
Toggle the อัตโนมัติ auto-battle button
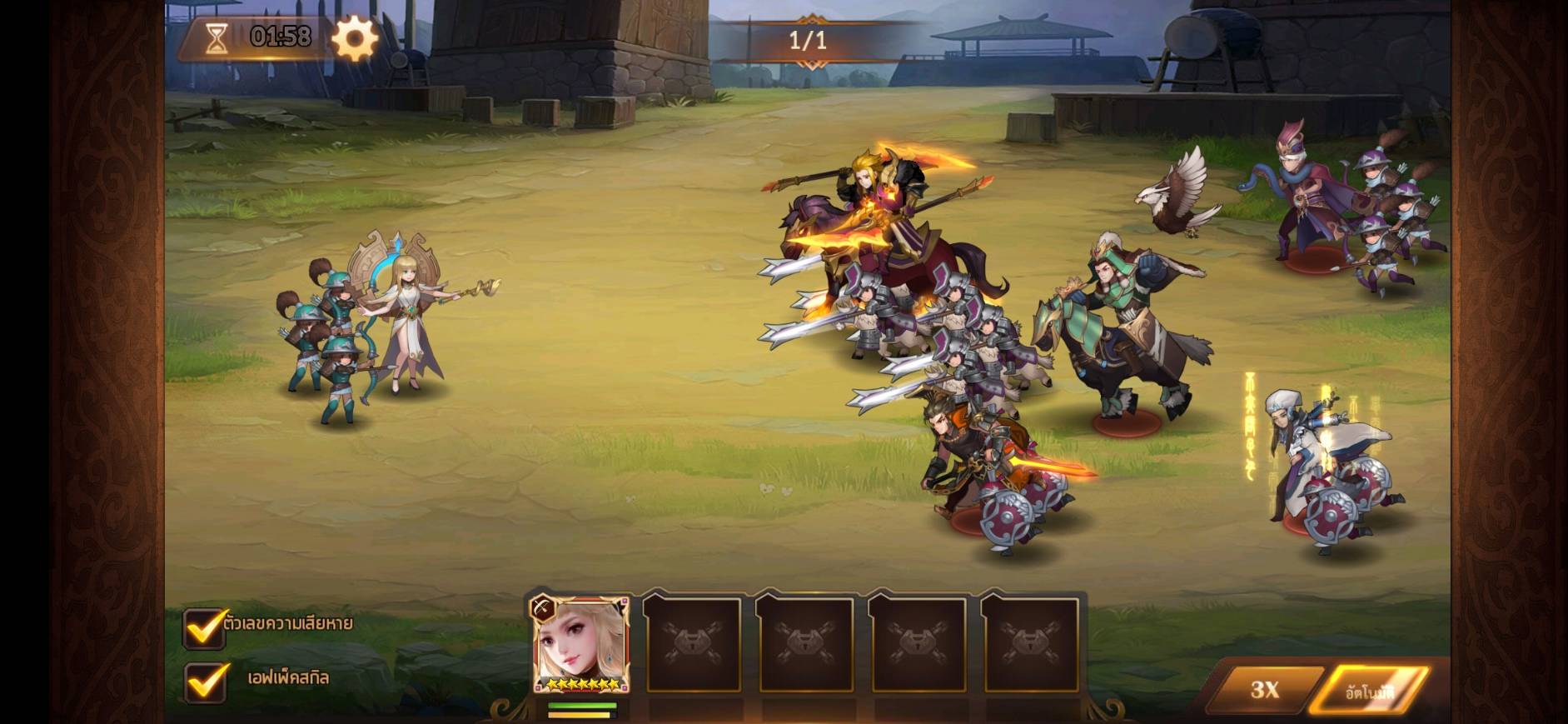(x=1369, y=691)
